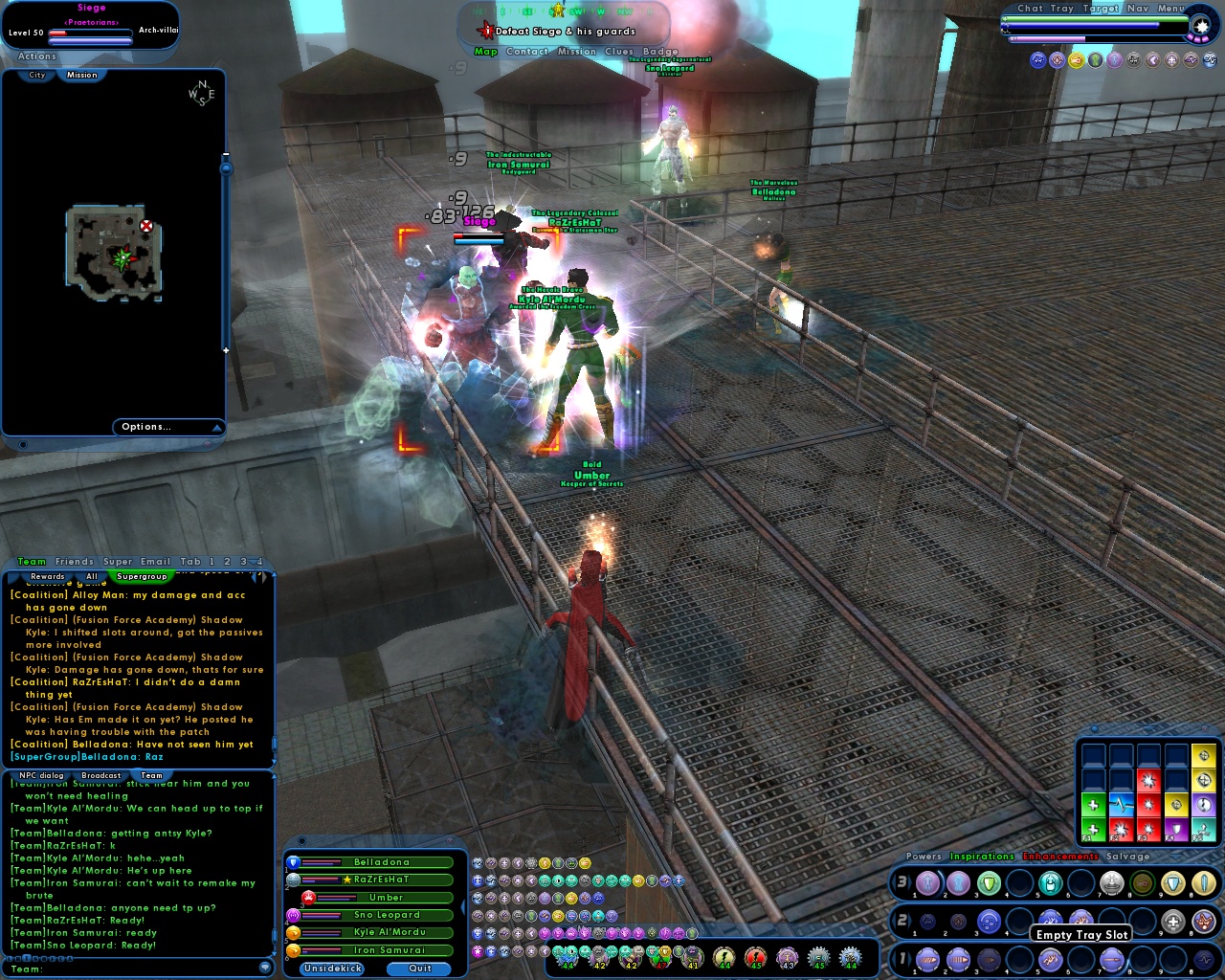The width and height of the screenshot is (1225, 980).
Task: Activate the white healing cross power in tray 2
Action: (1171, 921)
